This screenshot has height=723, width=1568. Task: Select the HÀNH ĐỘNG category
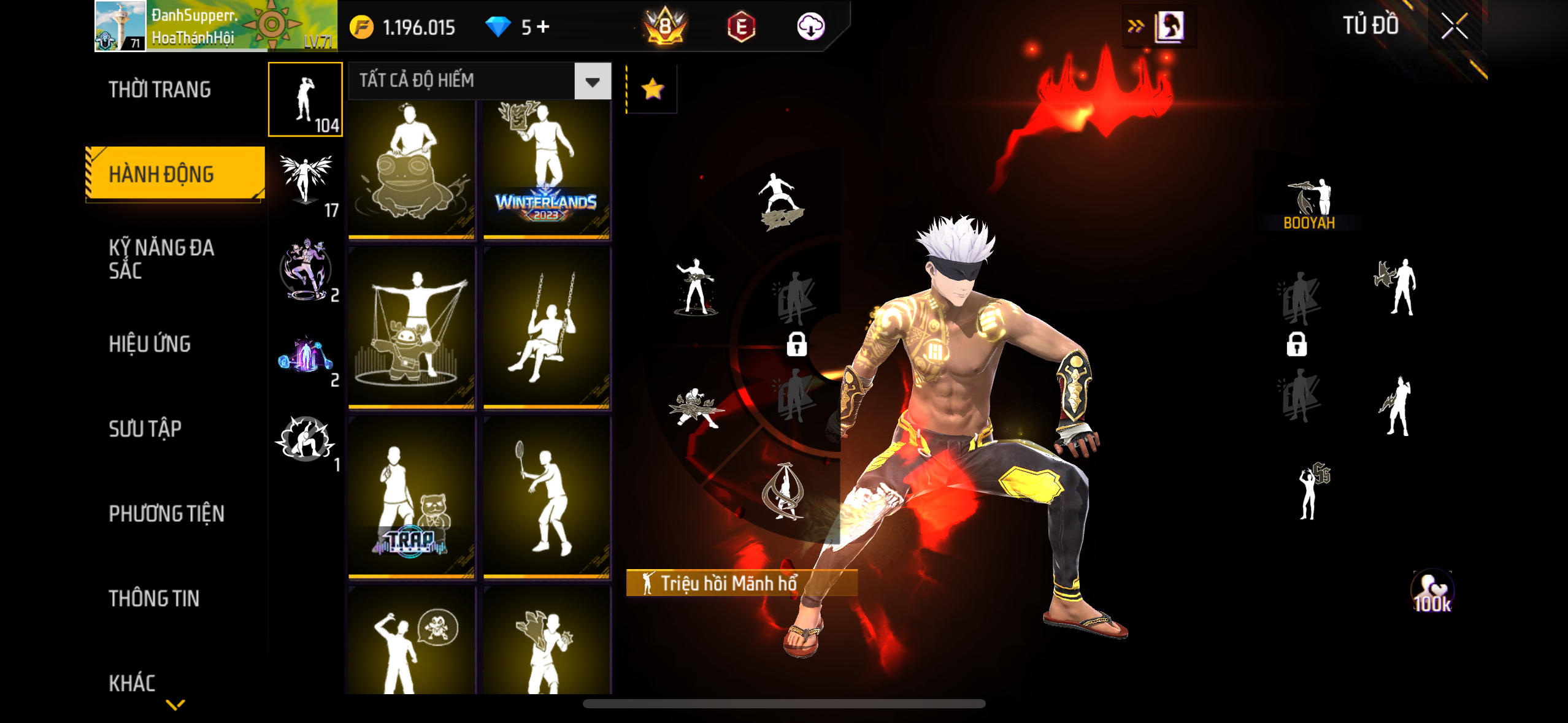click(161, 174)
